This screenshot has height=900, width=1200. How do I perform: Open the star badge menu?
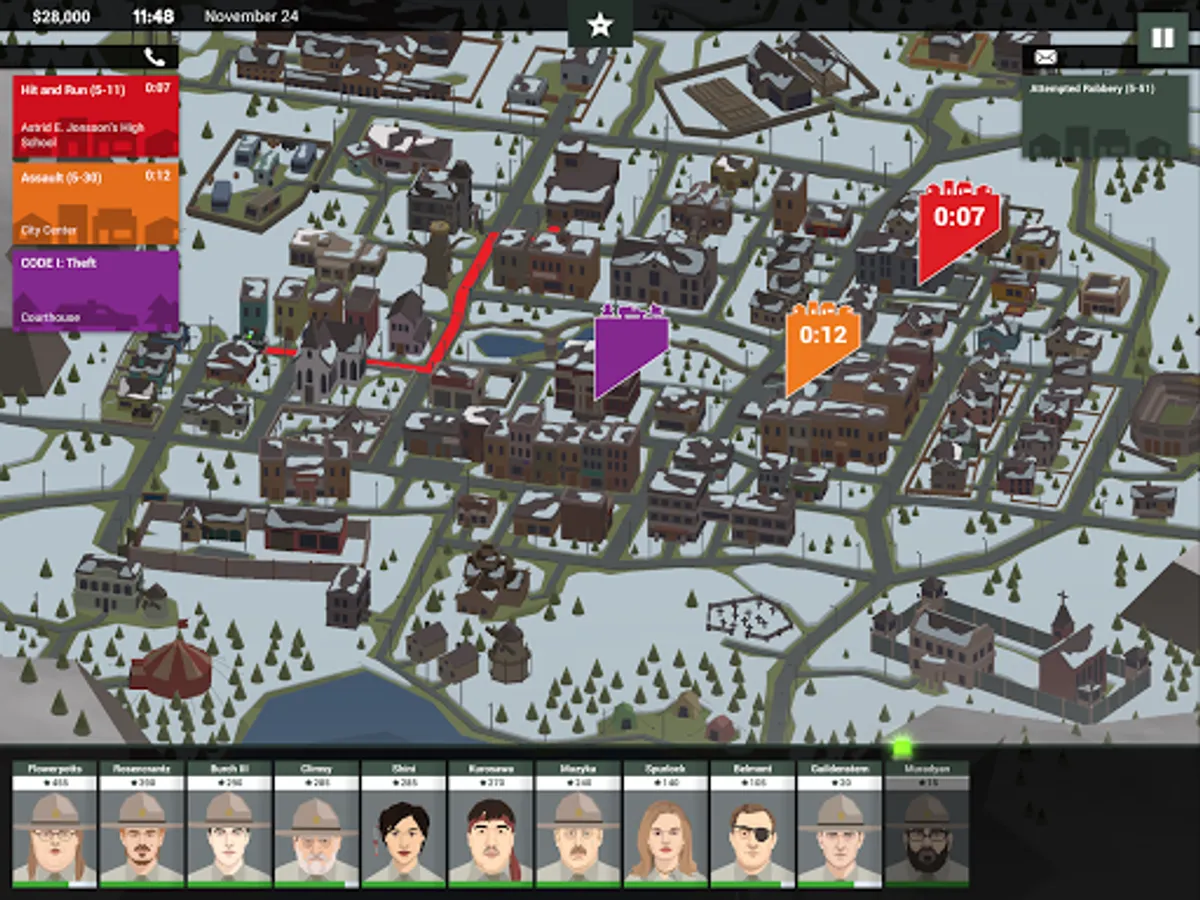[x=600, y=25]
